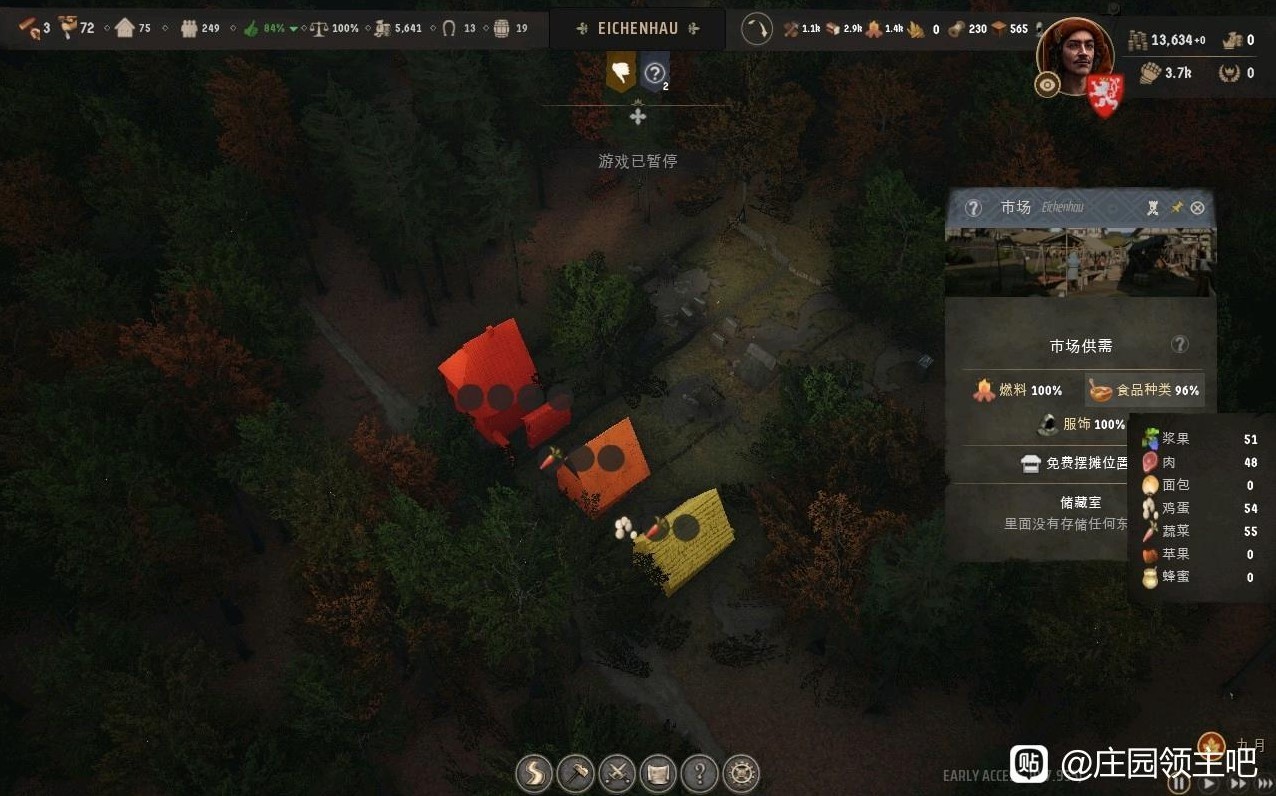Open the construction hammer menu
Screen dimensions: 1276x796
pyautogui.click(x=575, y=773)
